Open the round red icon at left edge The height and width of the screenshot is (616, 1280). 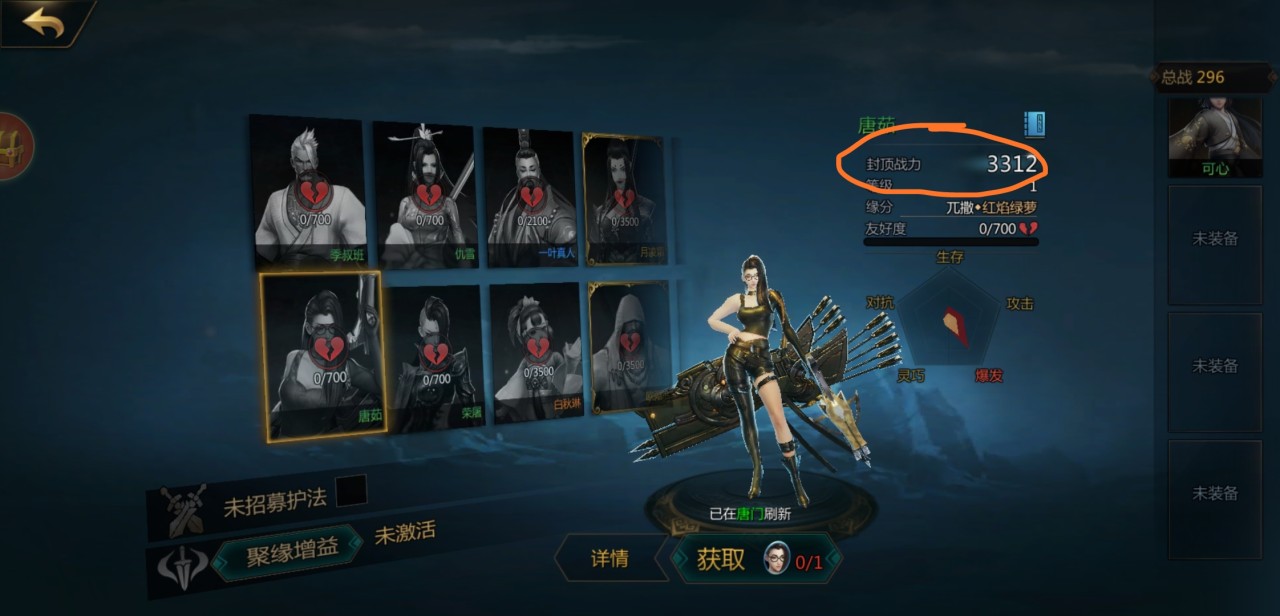tap(14, 146)
